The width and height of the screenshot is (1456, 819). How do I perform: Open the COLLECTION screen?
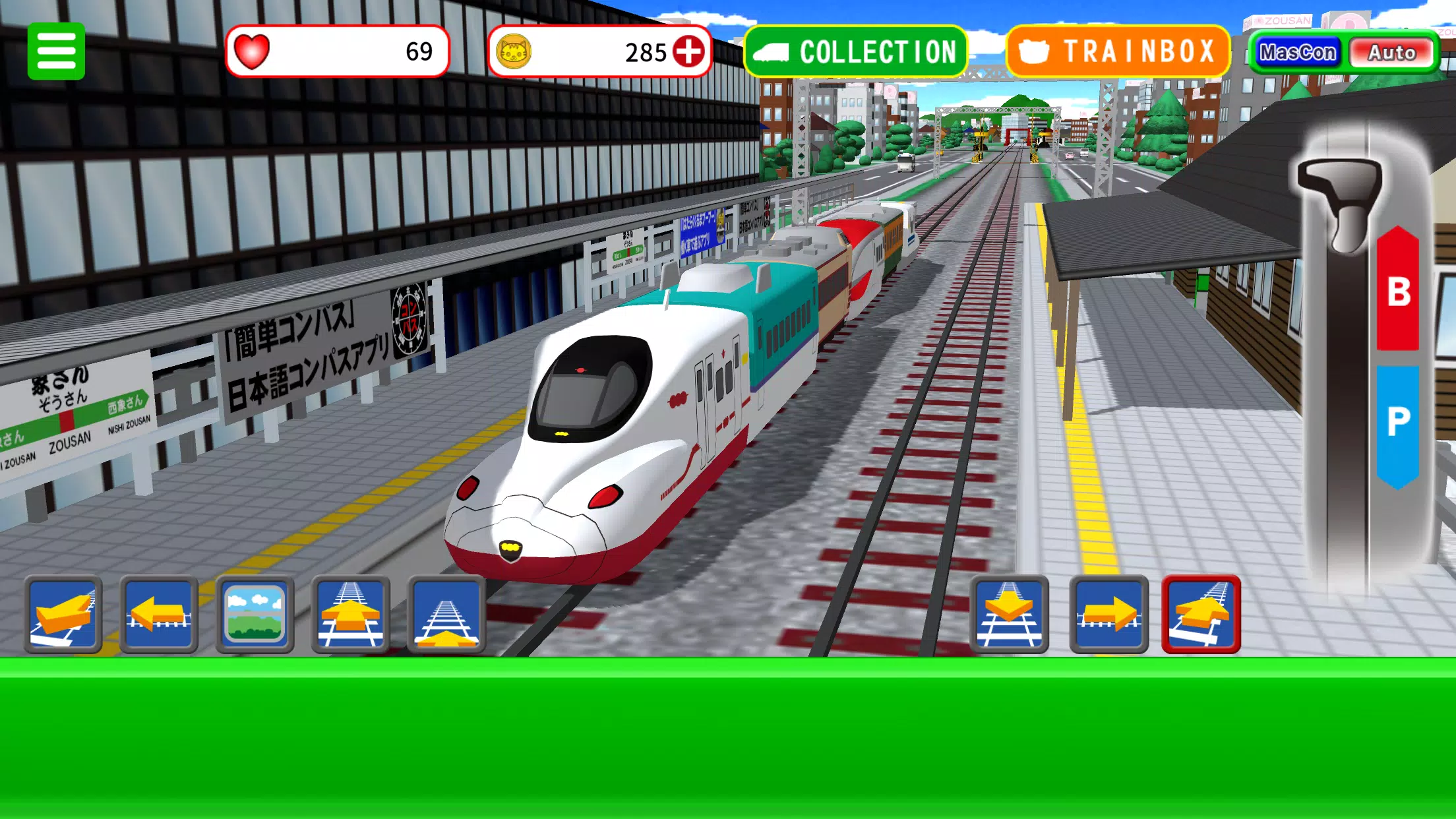(855, 51)
